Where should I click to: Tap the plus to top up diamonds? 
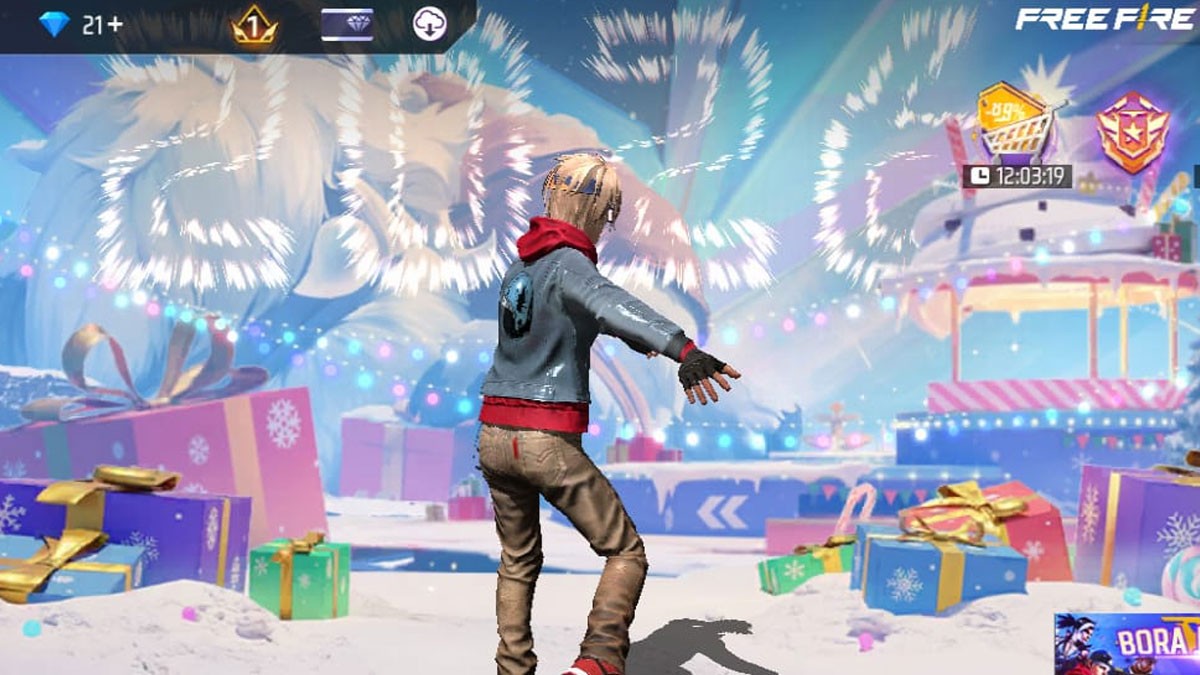[x=116, y=26]
